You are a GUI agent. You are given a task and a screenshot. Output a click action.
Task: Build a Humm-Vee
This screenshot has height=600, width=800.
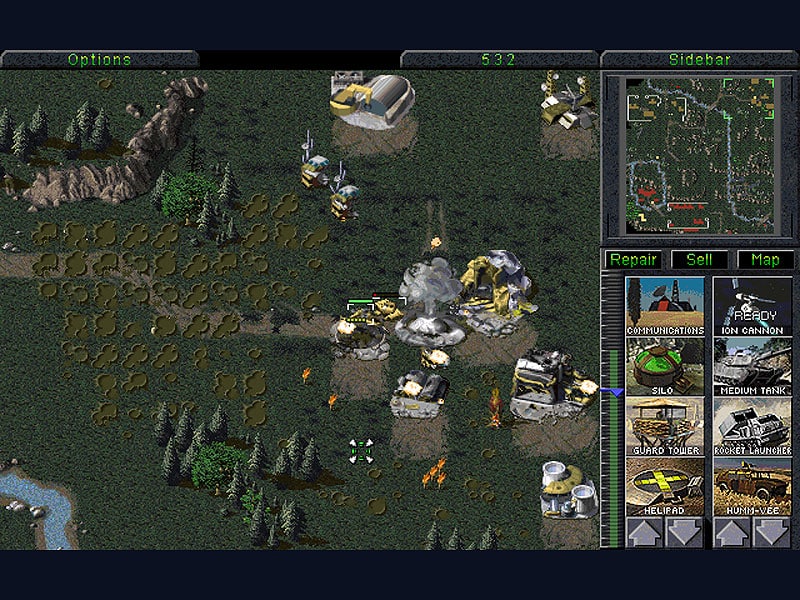753,486
